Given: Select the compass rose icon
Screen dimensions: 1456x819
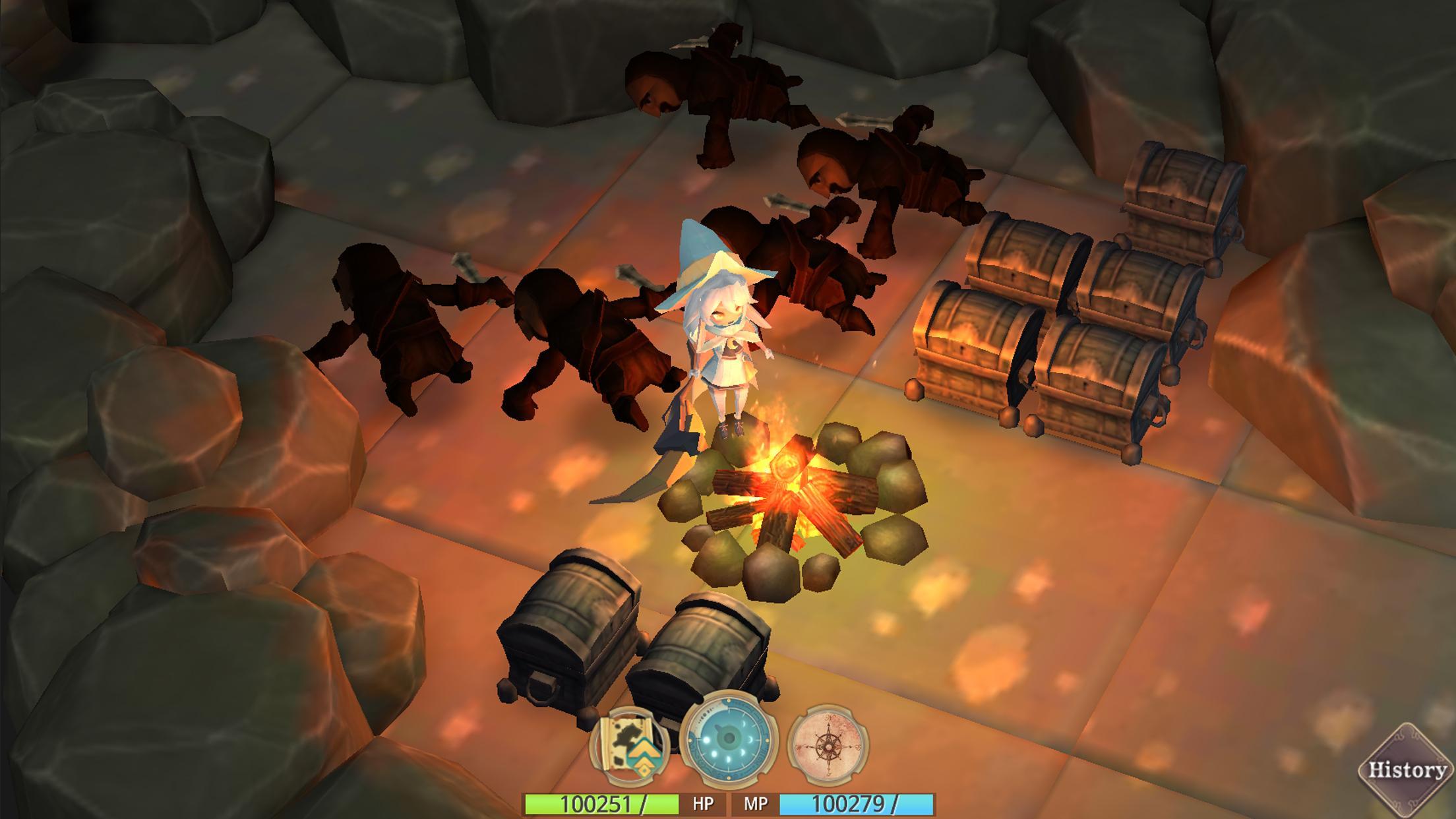Looking at the screenshot, I should pyautogui.click(x=828, y=745).
